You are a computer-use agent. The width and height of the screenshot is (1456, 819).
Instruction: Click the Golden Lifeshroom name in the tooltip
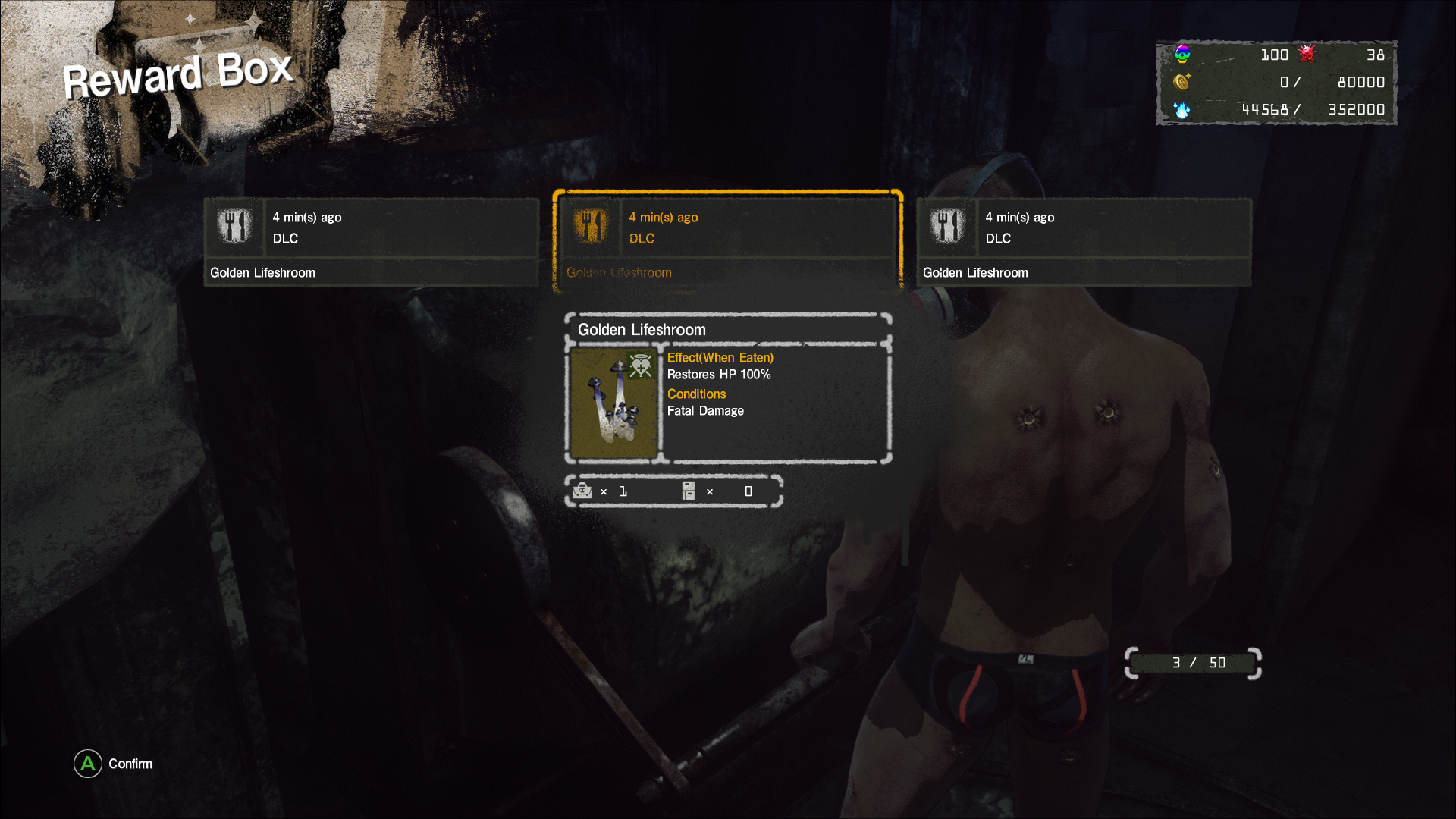640,330
